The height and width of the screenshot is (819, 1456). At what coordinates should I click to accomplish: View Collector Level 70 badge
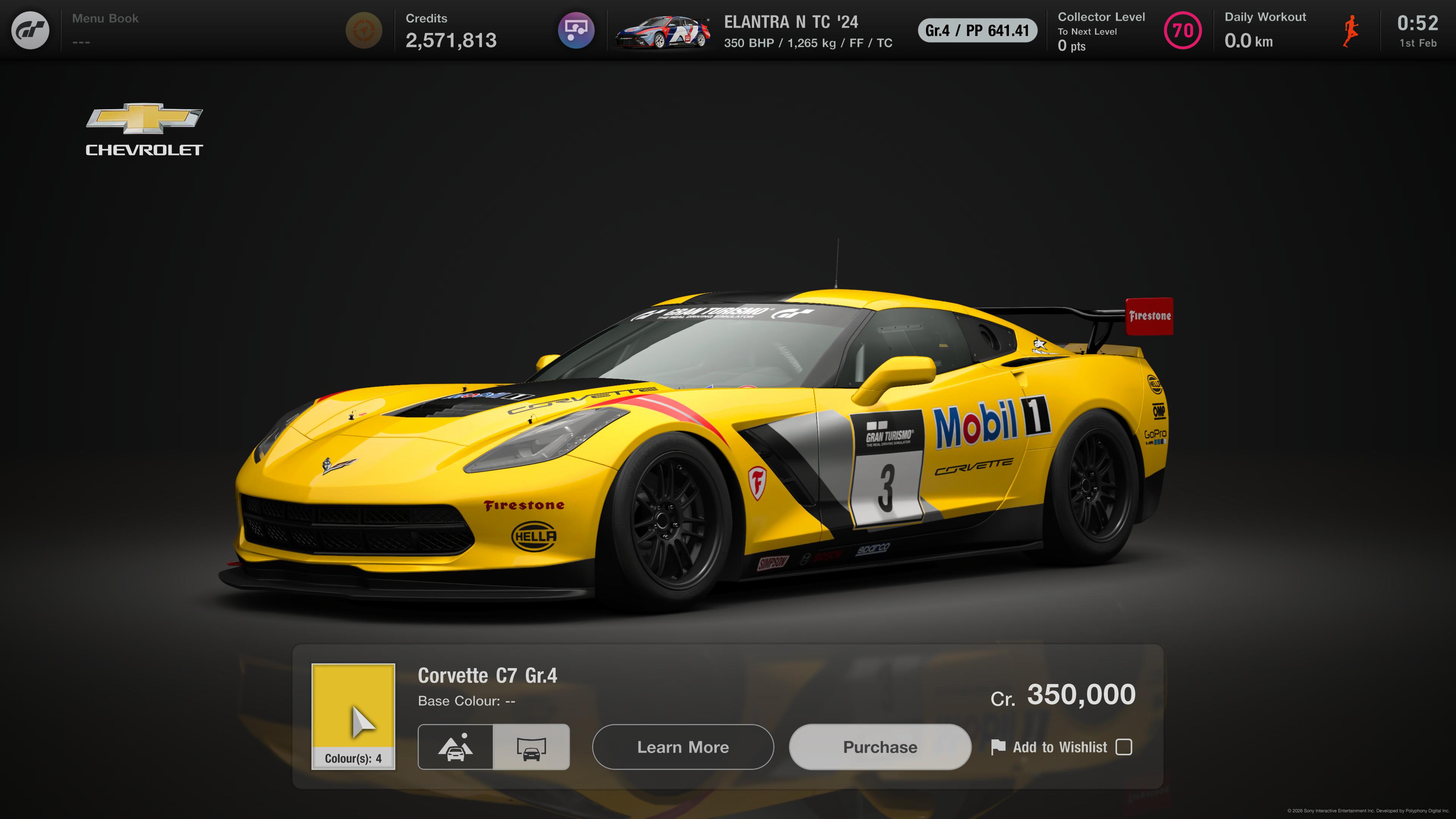[1183, 30]
